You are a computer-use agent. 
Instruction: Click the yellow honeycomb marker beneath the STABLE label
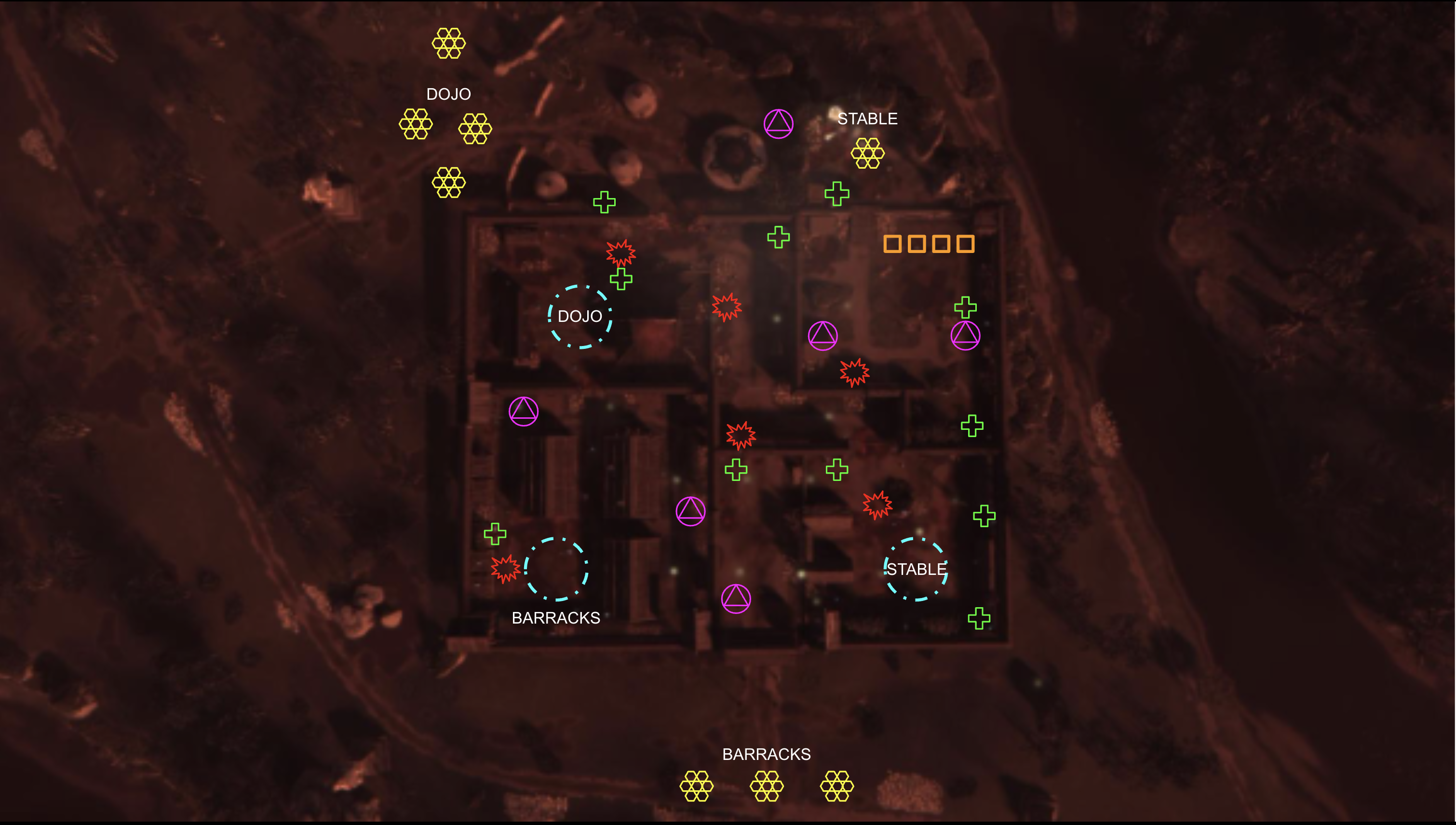(x=867, y=153)
